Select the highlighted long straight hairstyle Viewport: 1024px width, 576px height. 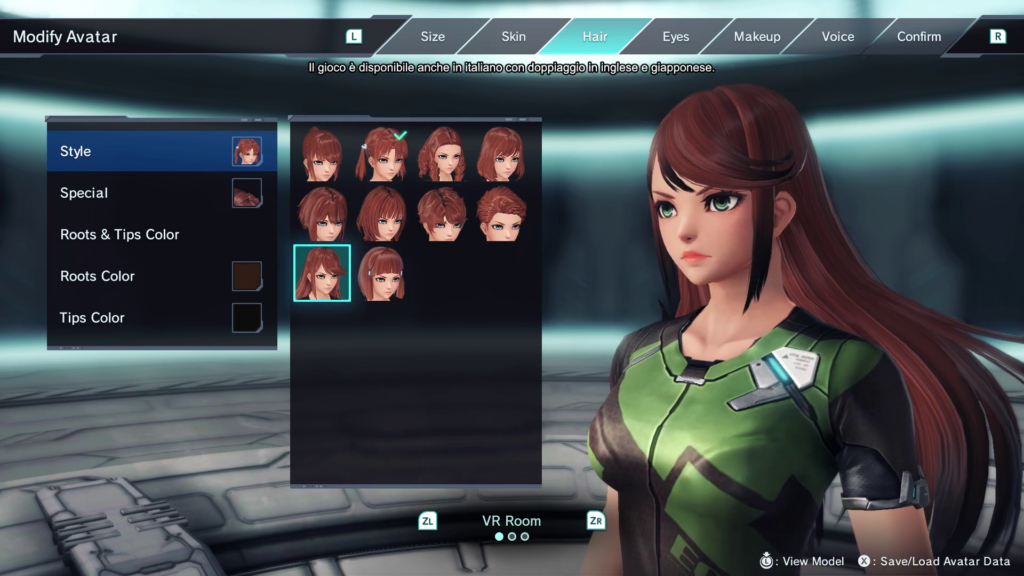322,273
